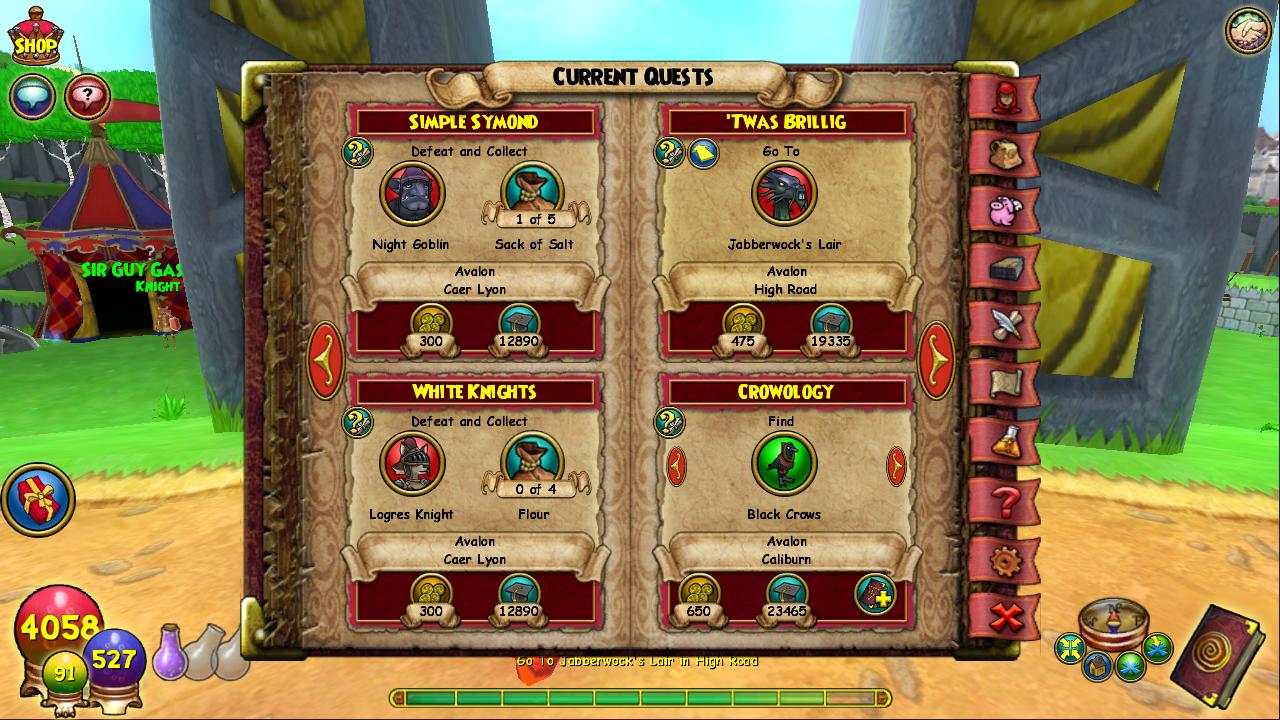Screen dimensions: 1280x720
Task: Close the quest book
Action: coord(1003,616)
